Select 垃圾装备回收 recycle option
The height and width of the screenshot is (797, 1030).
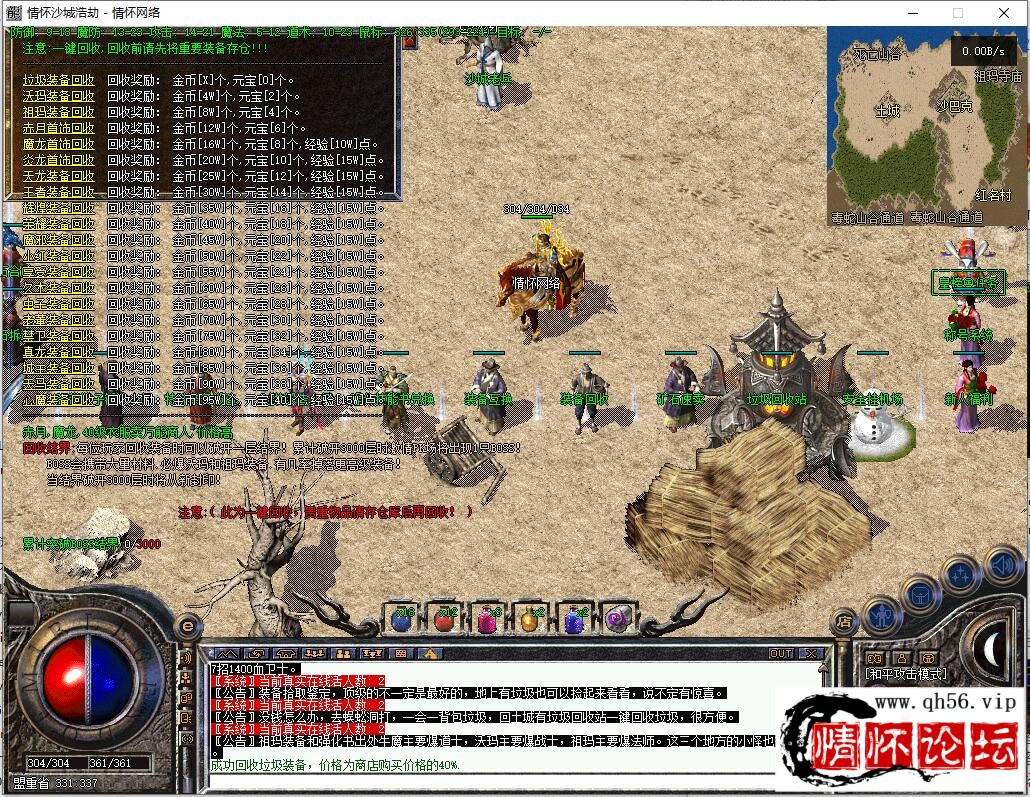pyautogui.click(x=59, y=80)
